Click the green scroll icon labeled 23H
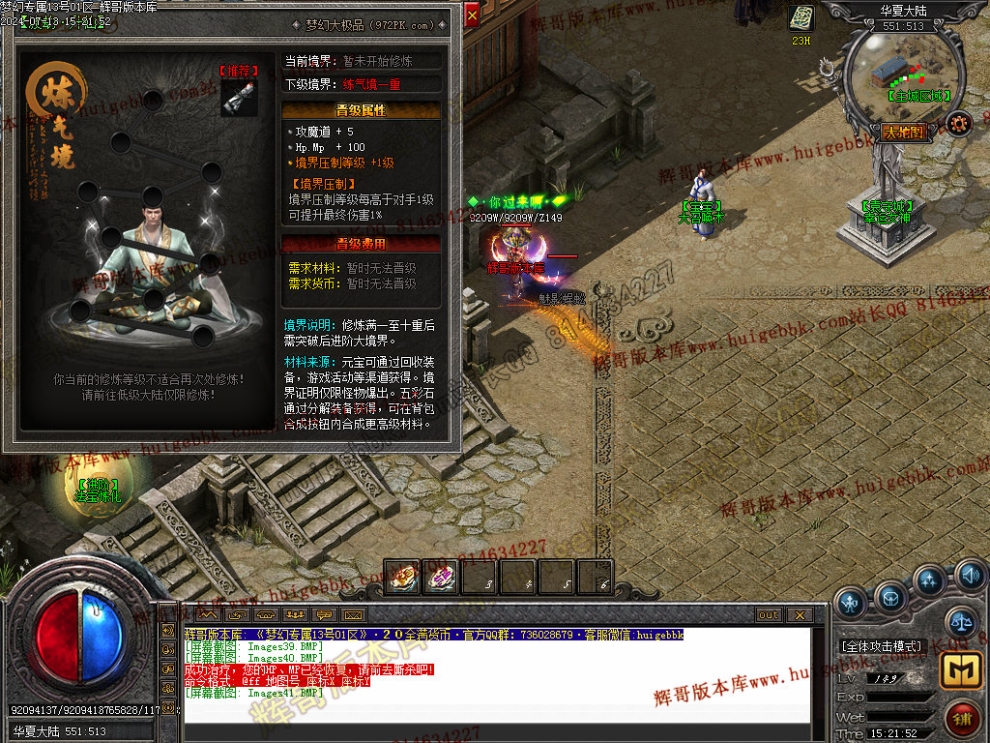The image size is (990, 743). click(801, 19)
